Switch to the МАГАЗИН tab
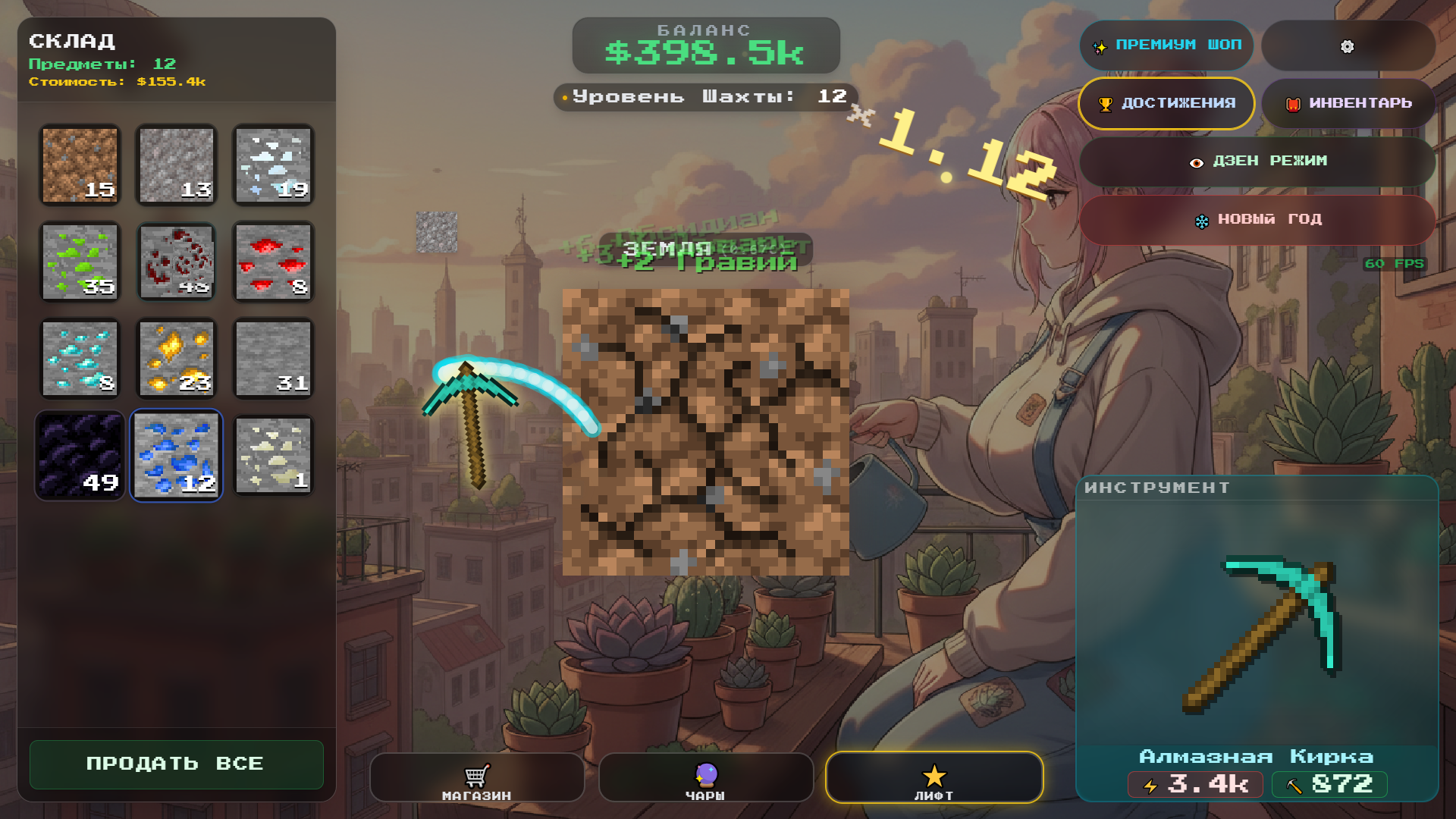This screenshot has height=819, width=1456. pos(476,777)
